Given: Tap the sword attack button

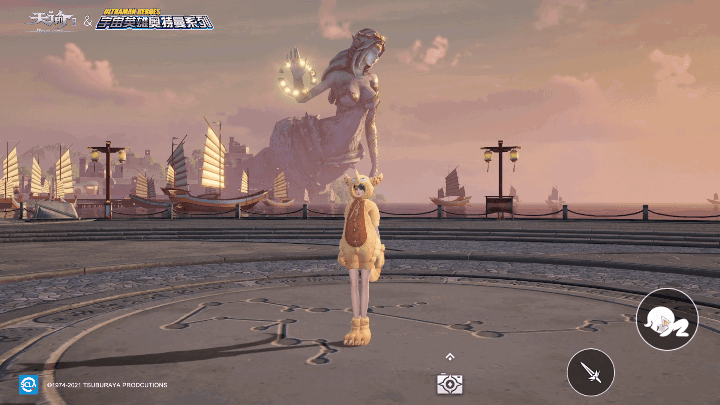Looking at the screenshot, I should point(590,373).
